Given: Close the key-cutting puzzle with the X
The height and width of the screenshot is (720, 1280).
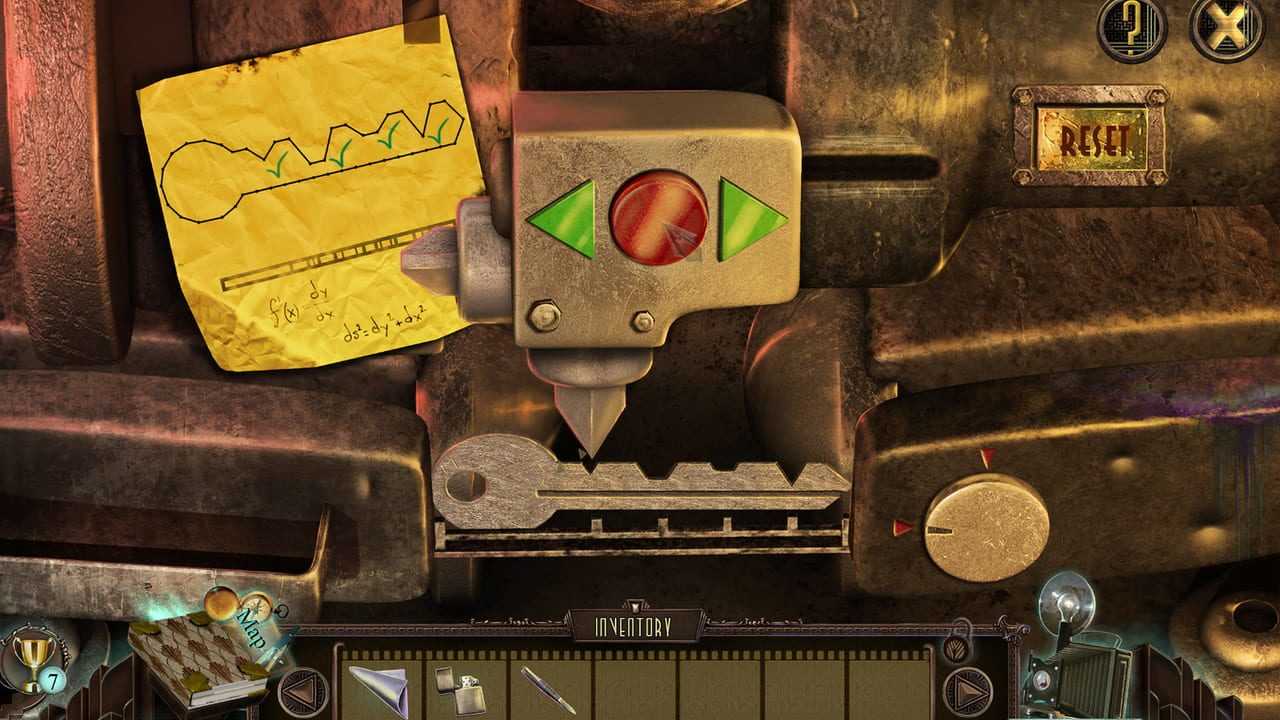Looking at the screenshot, I should 1226,26.
